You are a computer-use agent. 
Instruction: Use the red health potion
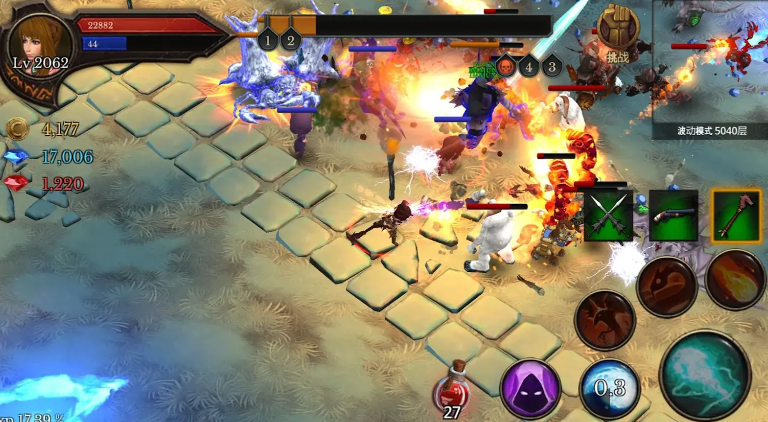point(452,390)
